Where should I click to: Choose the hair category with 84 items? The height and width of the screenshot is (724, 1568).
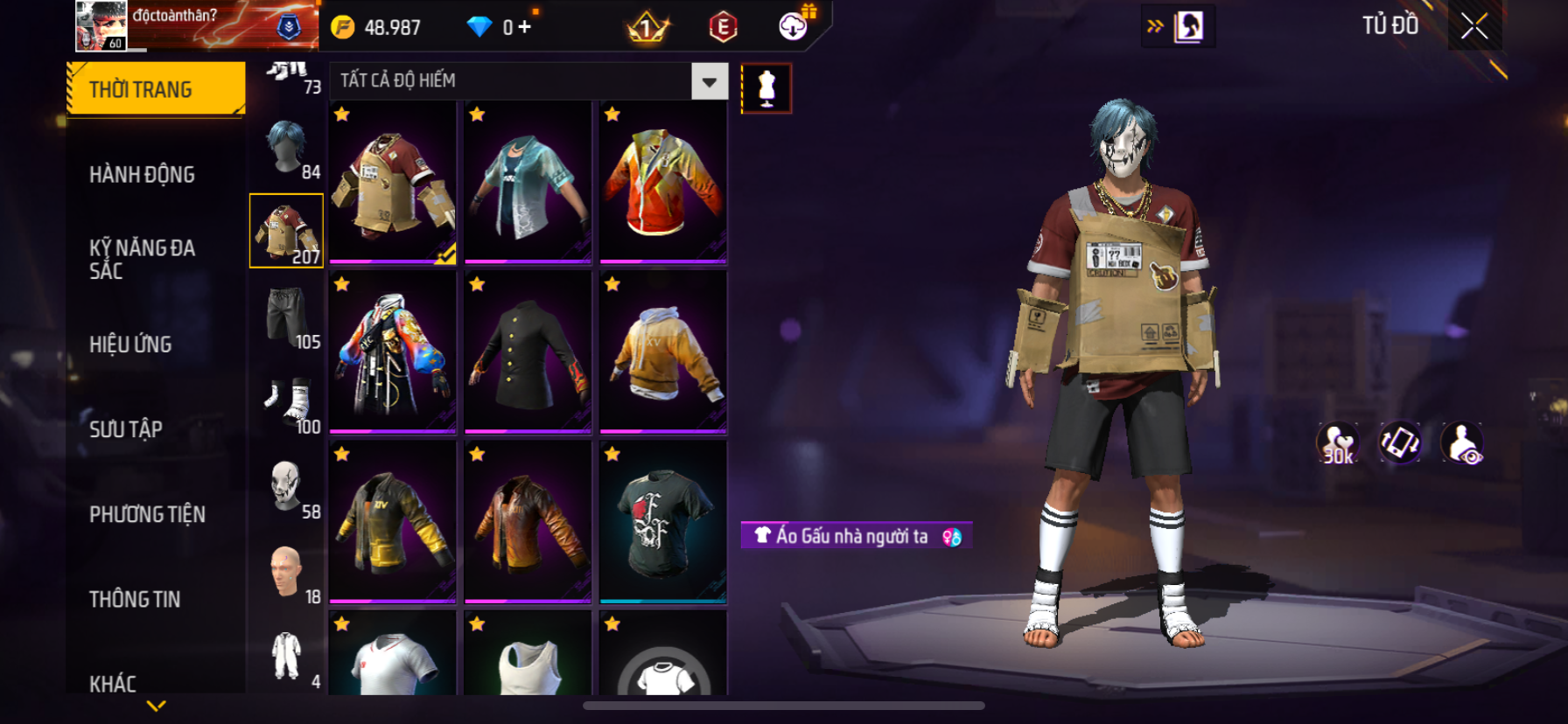point(287,150)
